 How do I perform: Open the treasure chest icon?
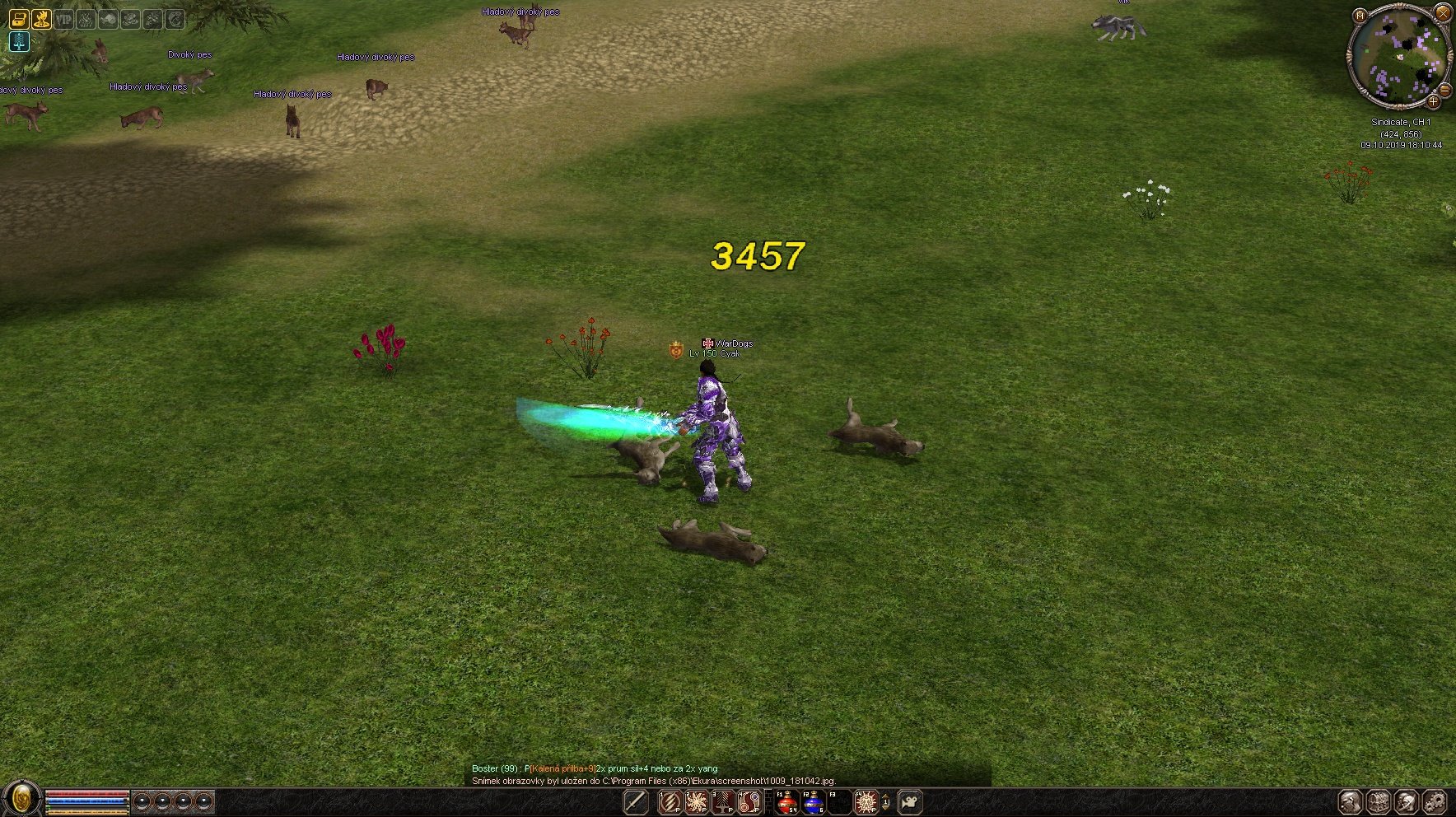[19, 18]
